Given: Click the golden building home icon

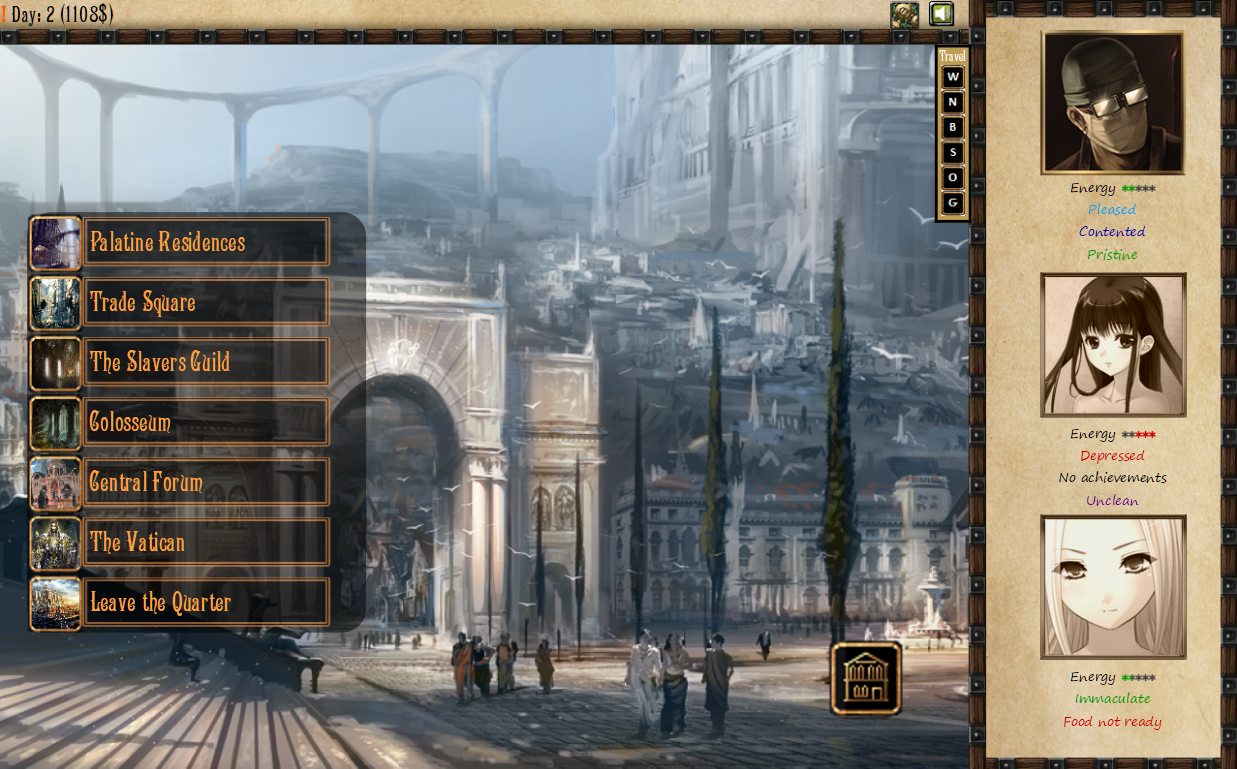Looking at the screenshot, I should [866, 678].
